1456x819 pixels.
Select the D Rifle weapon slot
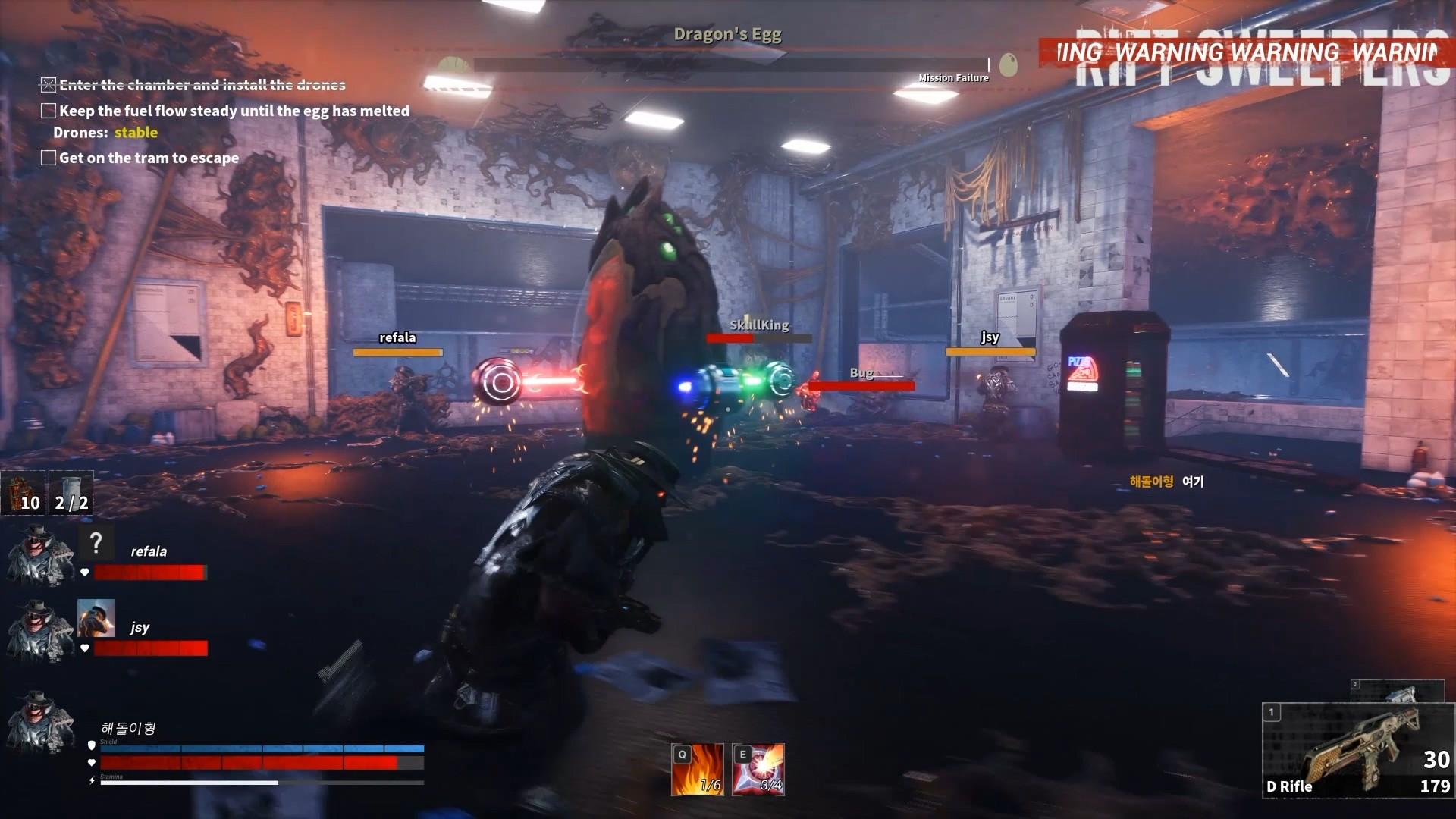pos(1357,751)
